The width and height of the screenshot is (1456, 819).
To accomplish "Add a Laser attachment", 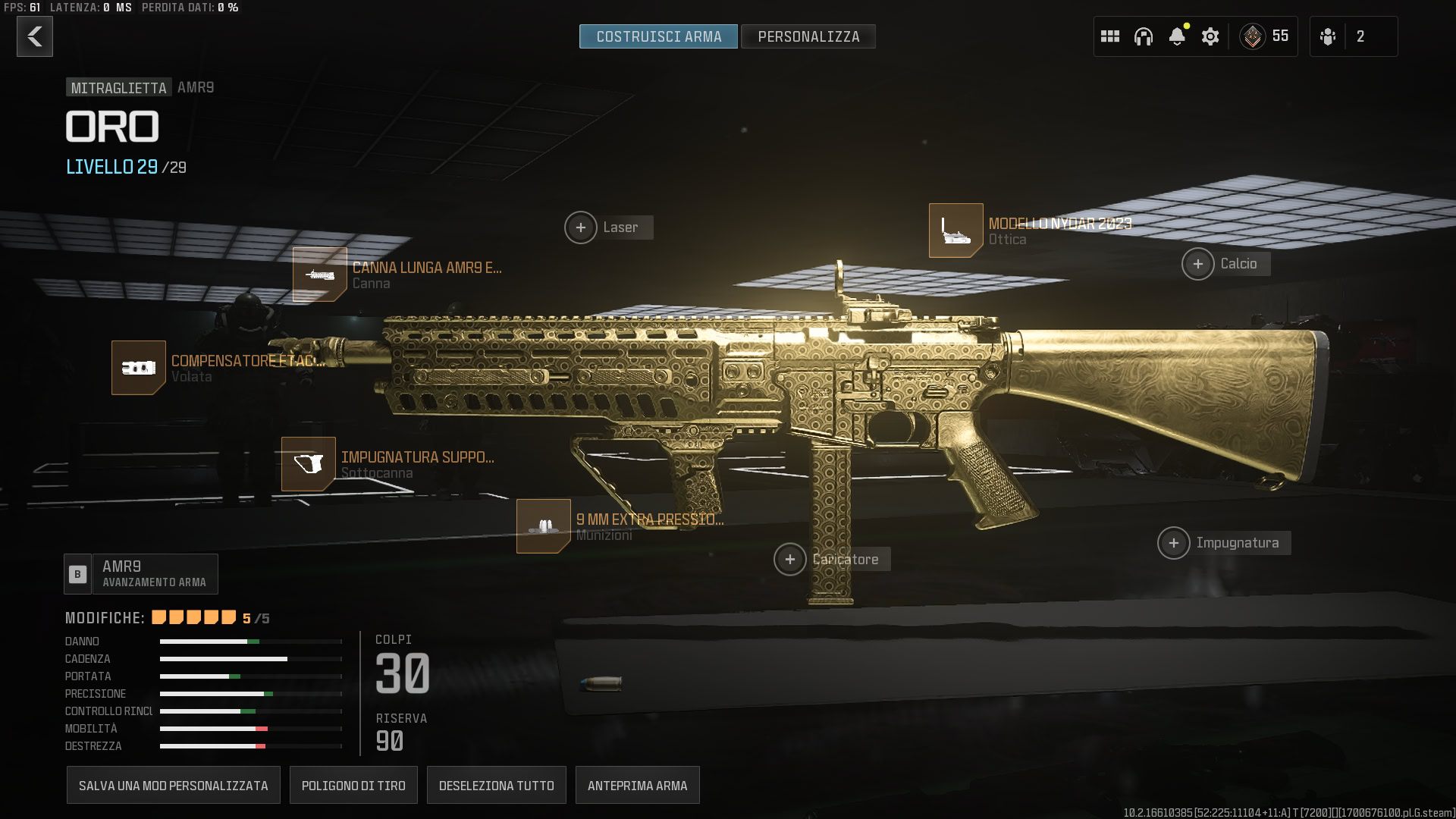I will click(x=581, y=227).
